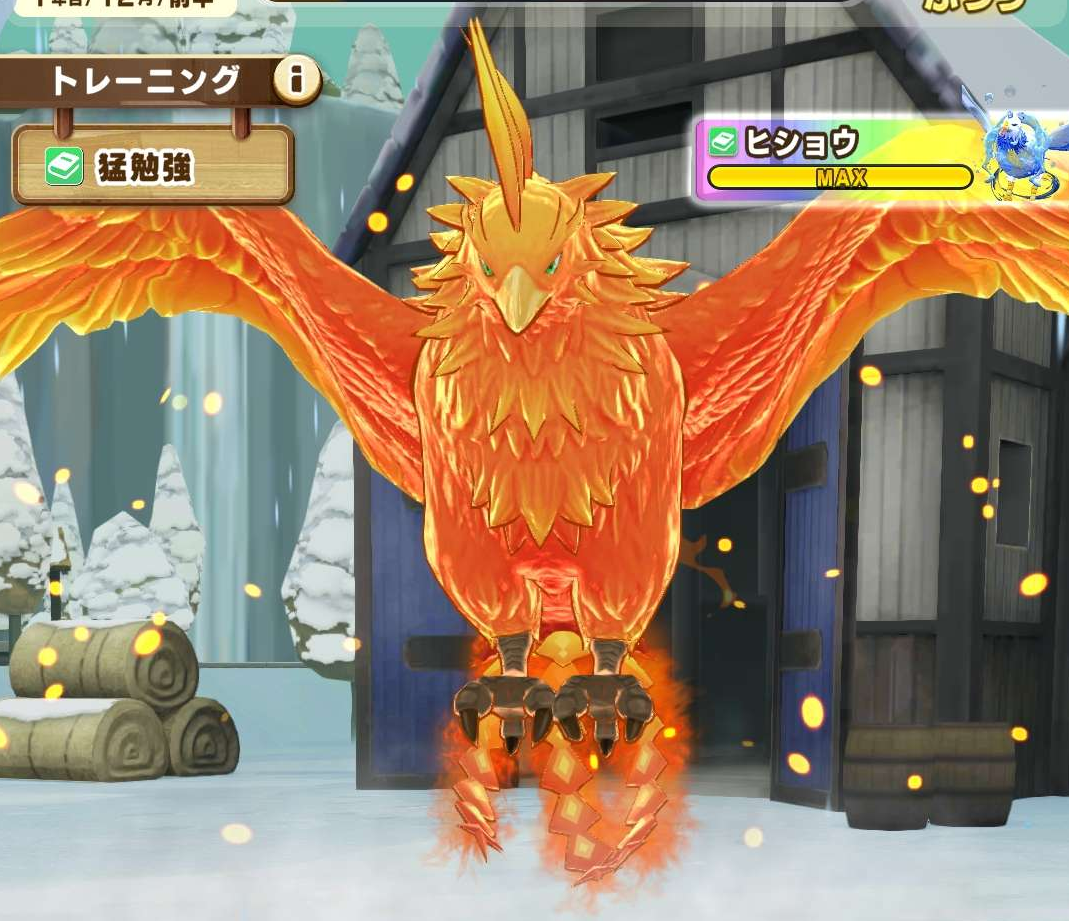Screen dimensions: 1069x921
Task: Click the ヒショウ MAX banner
Action: click(x=840, y=160)
